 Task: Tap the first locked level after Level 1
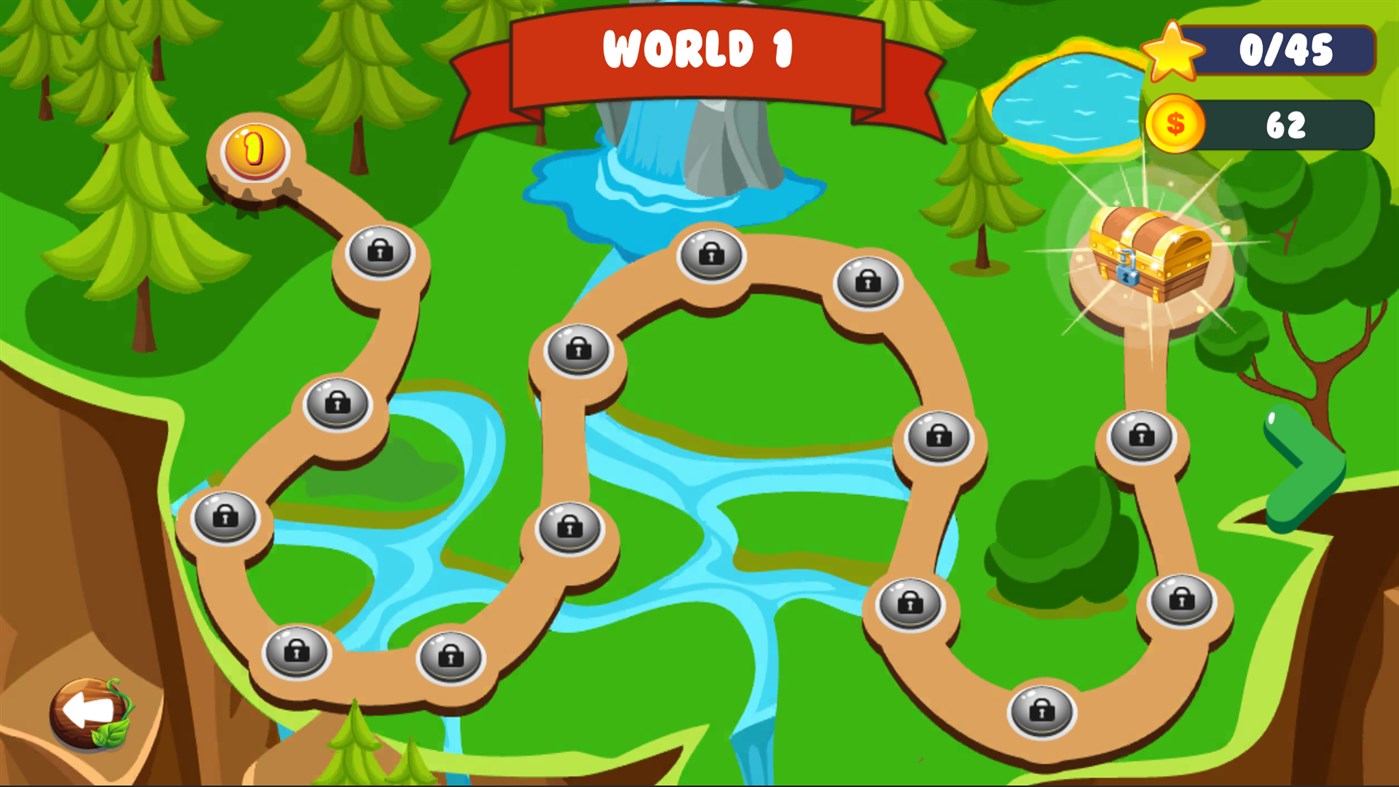coord(378,252)
